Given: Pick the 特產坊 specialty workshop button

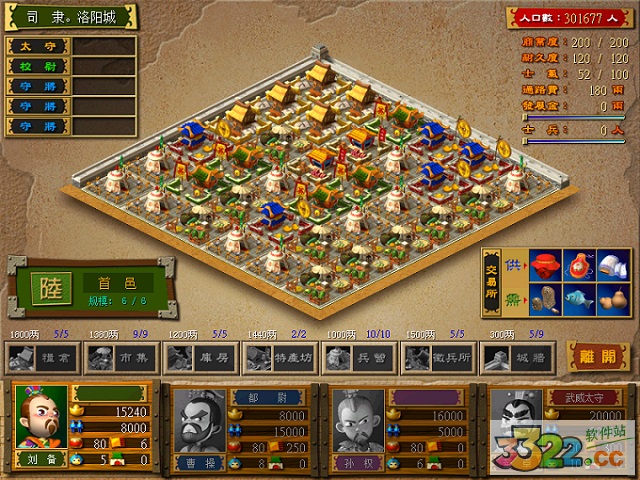Looking at the screenshot, I should click(x=277, y=356).
